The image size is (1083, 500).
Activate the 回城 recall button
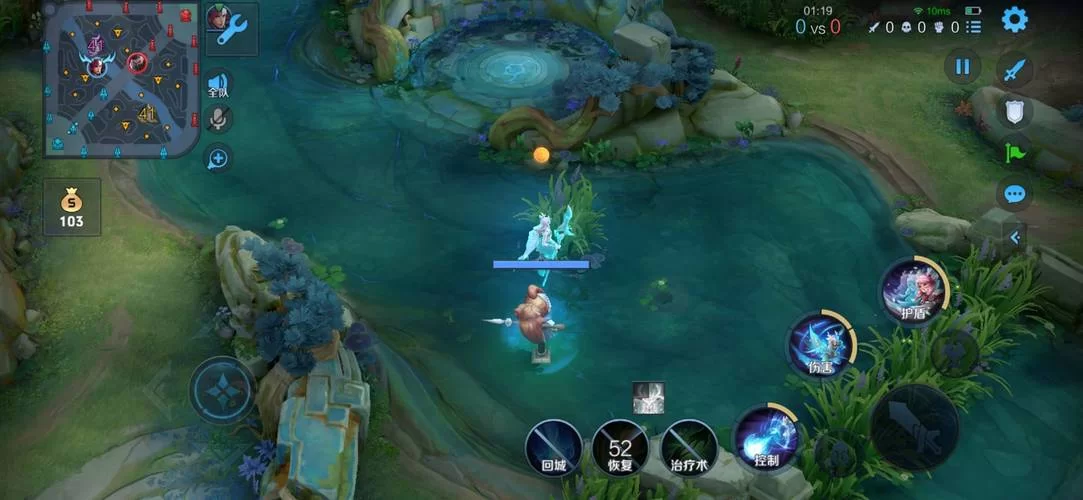554,446
